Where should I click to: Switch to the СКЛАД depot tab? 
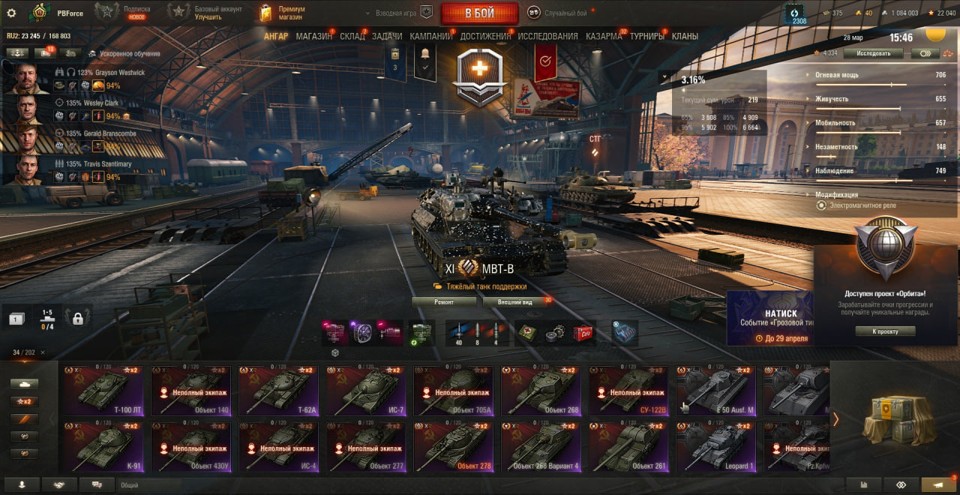(x=352, y=36)
